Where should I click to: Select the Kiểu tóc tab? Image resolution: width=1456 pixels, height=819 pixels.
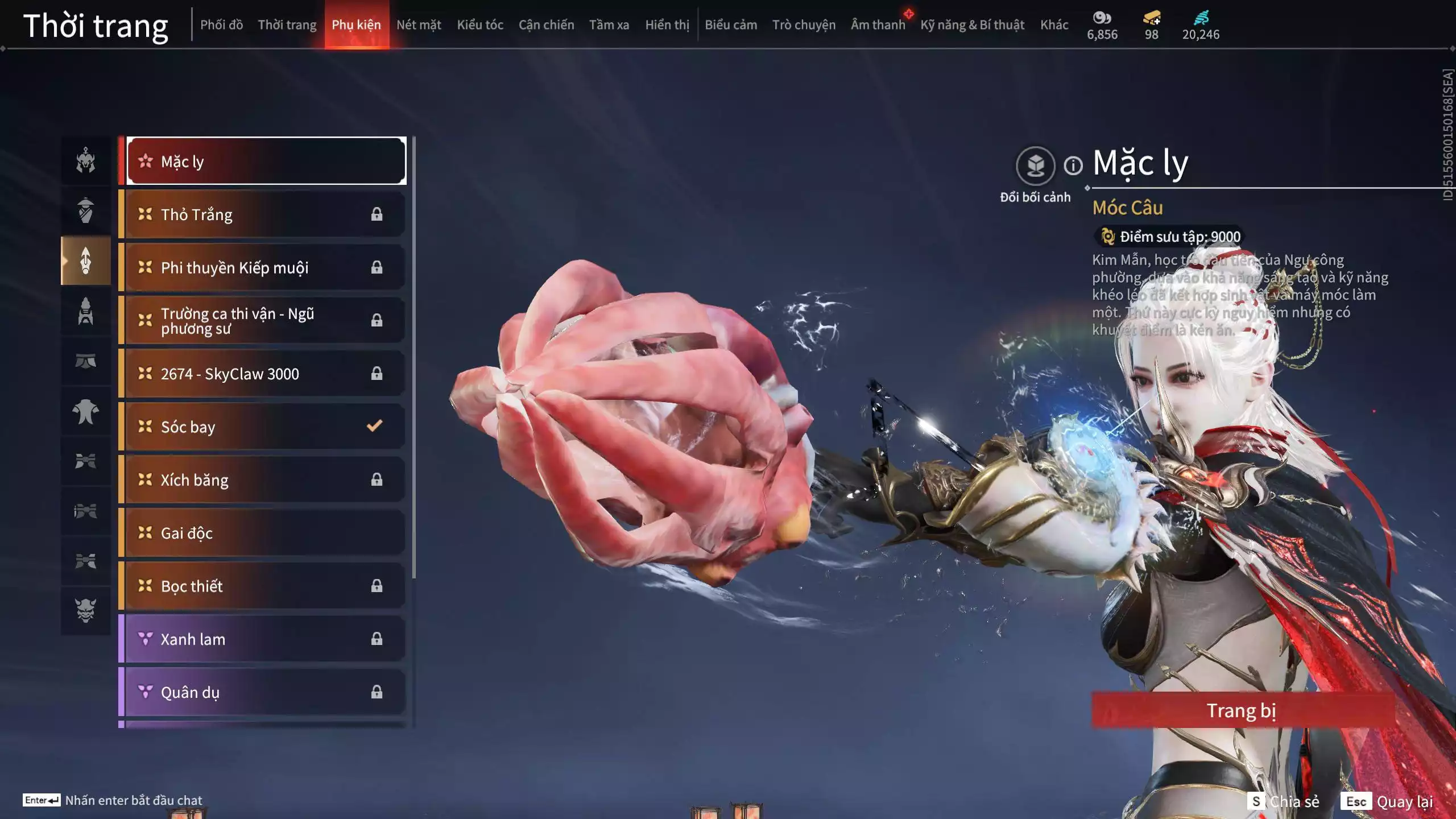point(480,25)
